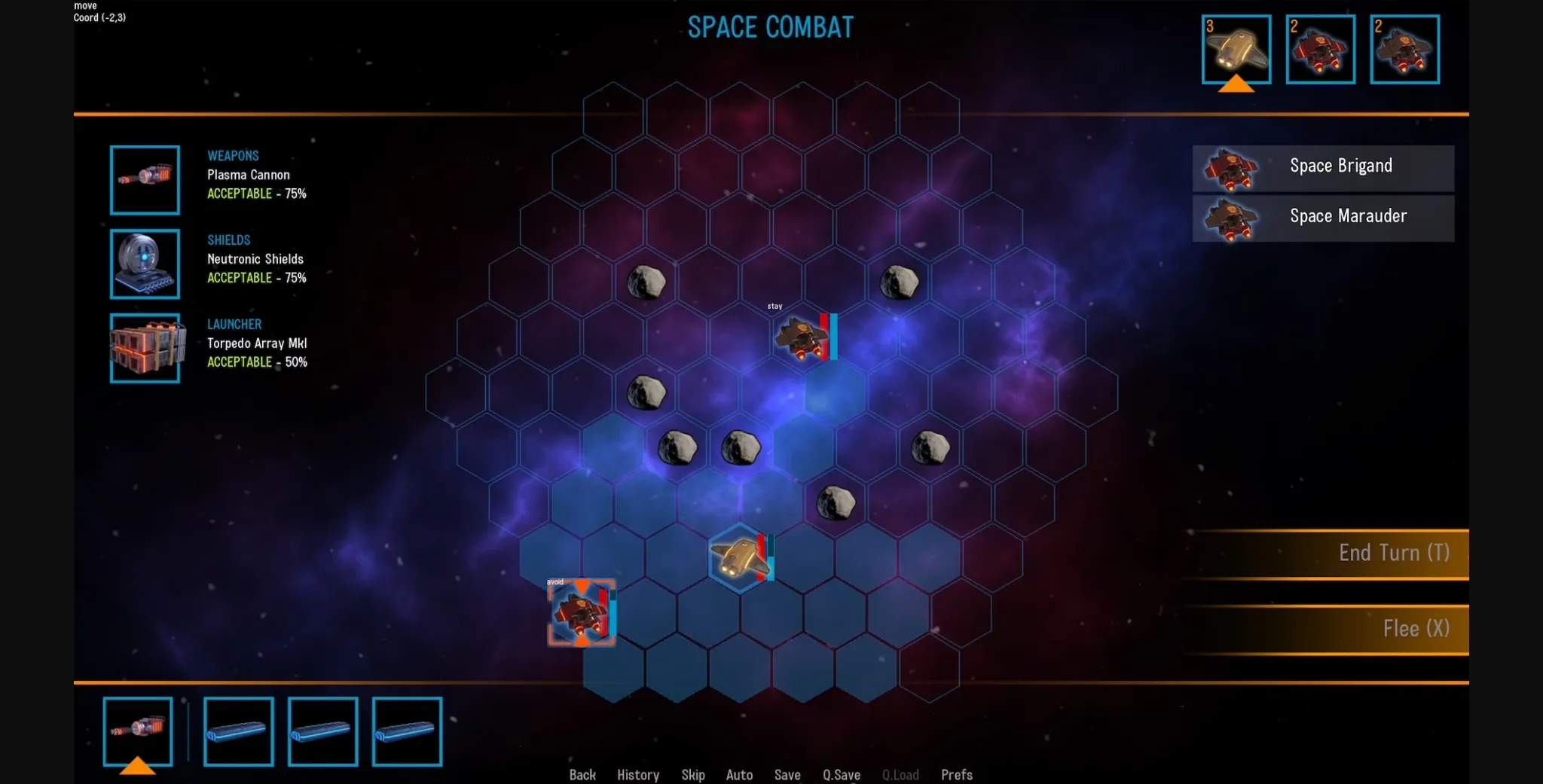The width and height of the screenshot is (1543, 784).
Task: Click the red health bar beside the stay ship
Action: 824,335
